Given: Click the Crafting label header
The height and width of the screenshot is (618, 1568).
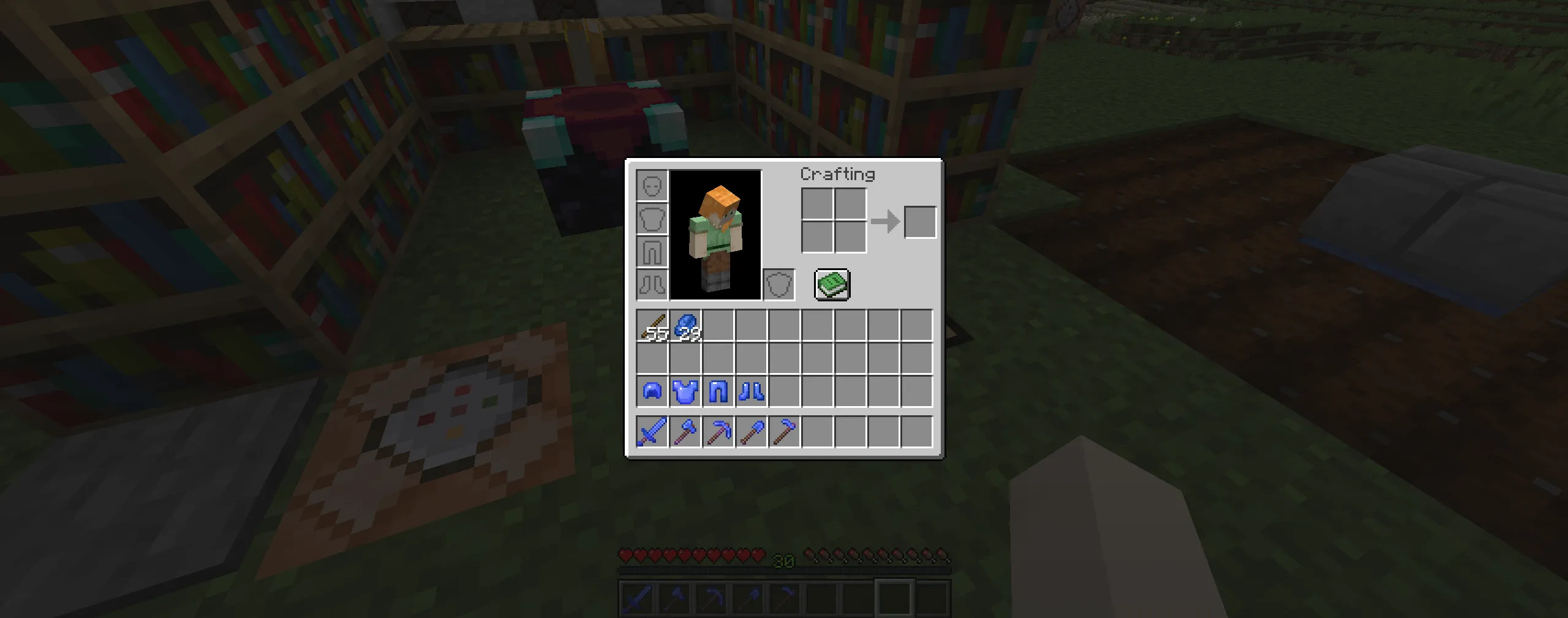Looking at the screenshot, I should (x=839, y=174).
